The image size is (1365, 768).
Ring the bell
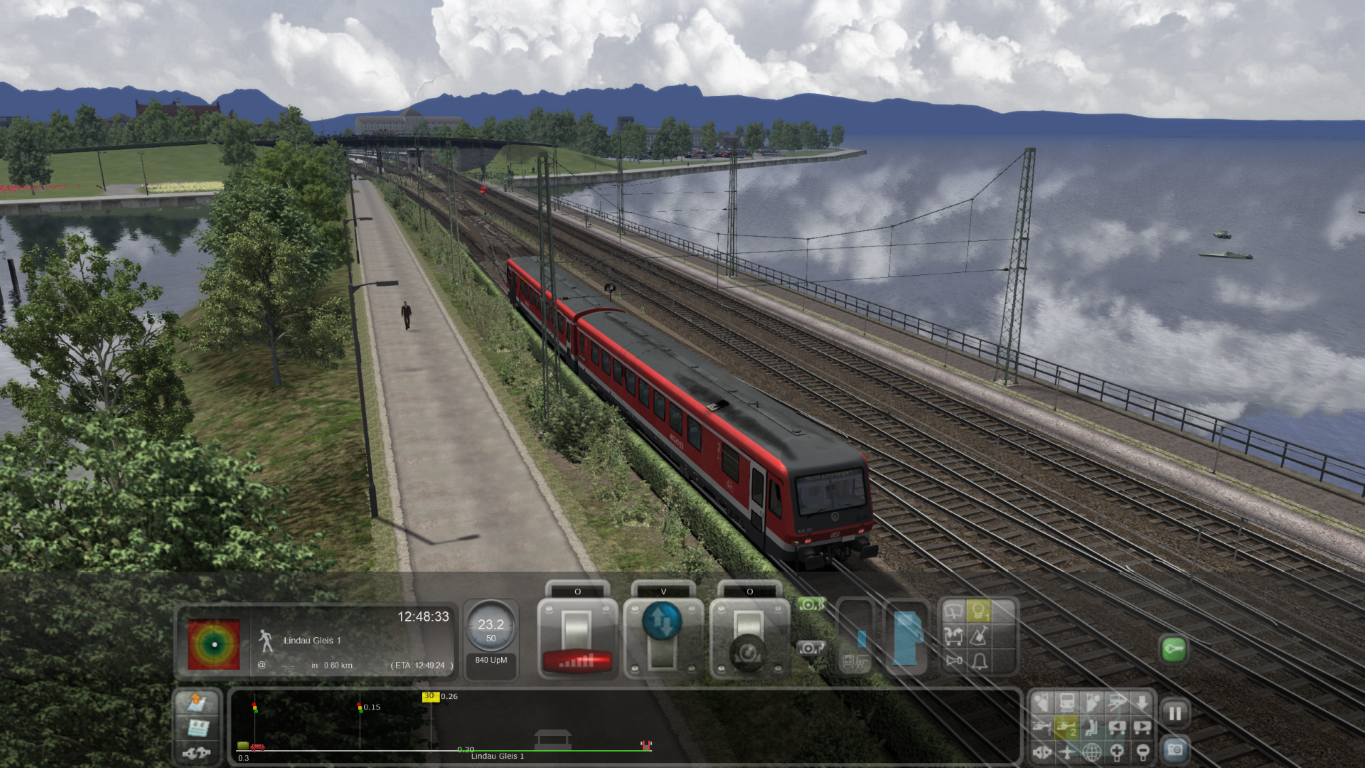978,661
